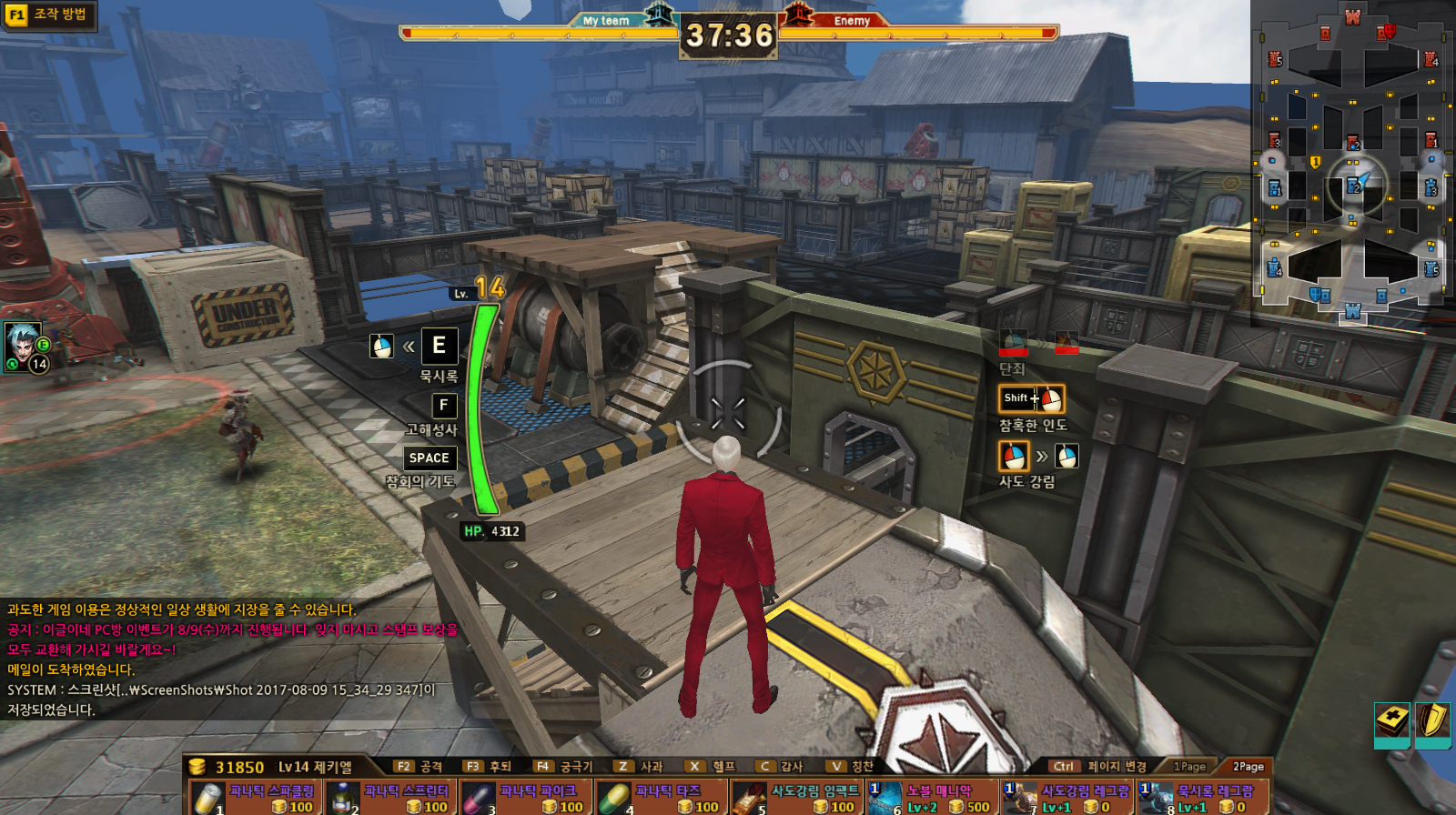Click the red enemy headquarters castle on minimap
Image resolution: width=1456 pixels, height=815 pixels.
click(1352, 17)
